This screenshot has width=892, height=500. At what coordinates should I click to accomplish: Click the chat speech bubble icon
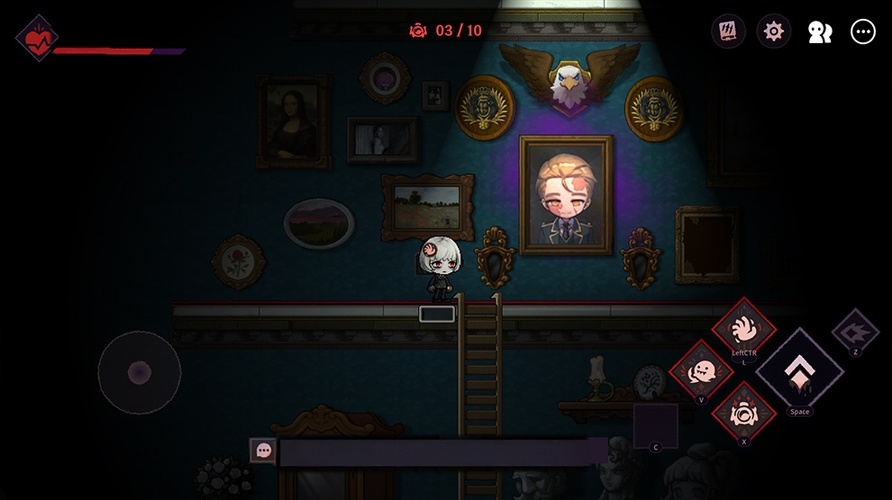coord(263,451)
